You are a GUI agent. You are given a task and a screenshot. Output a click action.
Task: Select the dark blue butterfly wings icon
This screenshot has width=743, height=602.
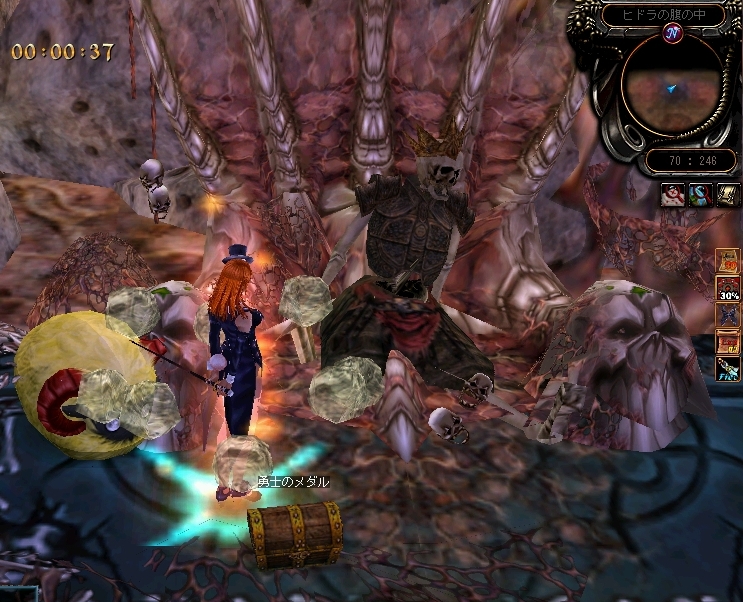click(727, 316)
